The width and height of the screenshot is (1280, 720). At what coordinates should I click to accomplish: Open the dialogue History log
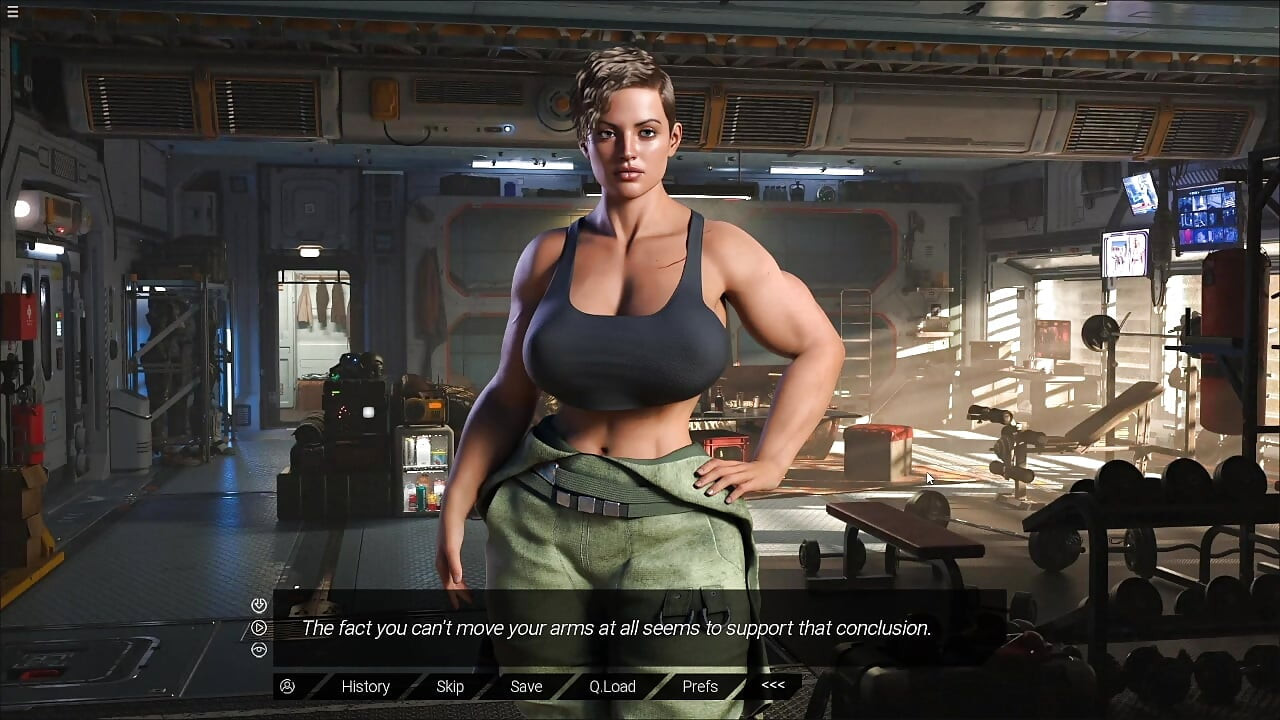[x=365, y=686]
